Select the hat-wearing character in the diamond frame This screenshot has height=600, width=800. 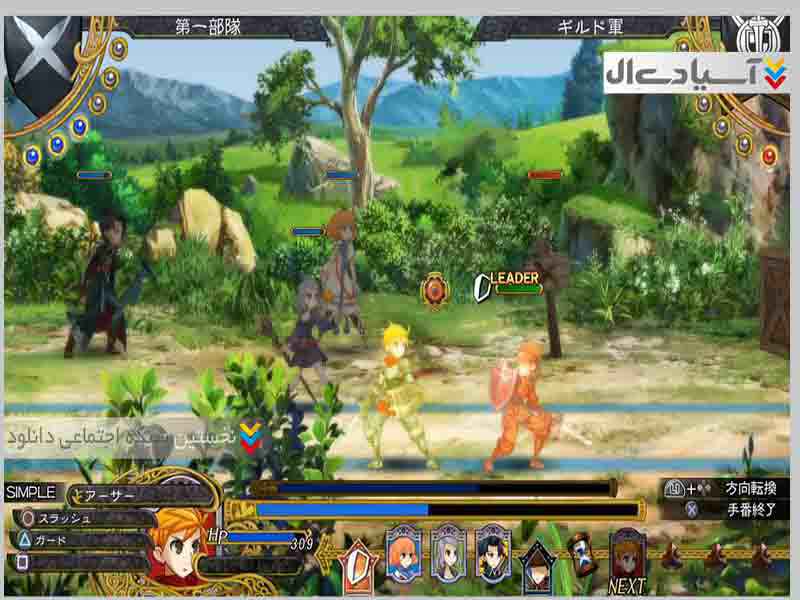pos(538,563)
